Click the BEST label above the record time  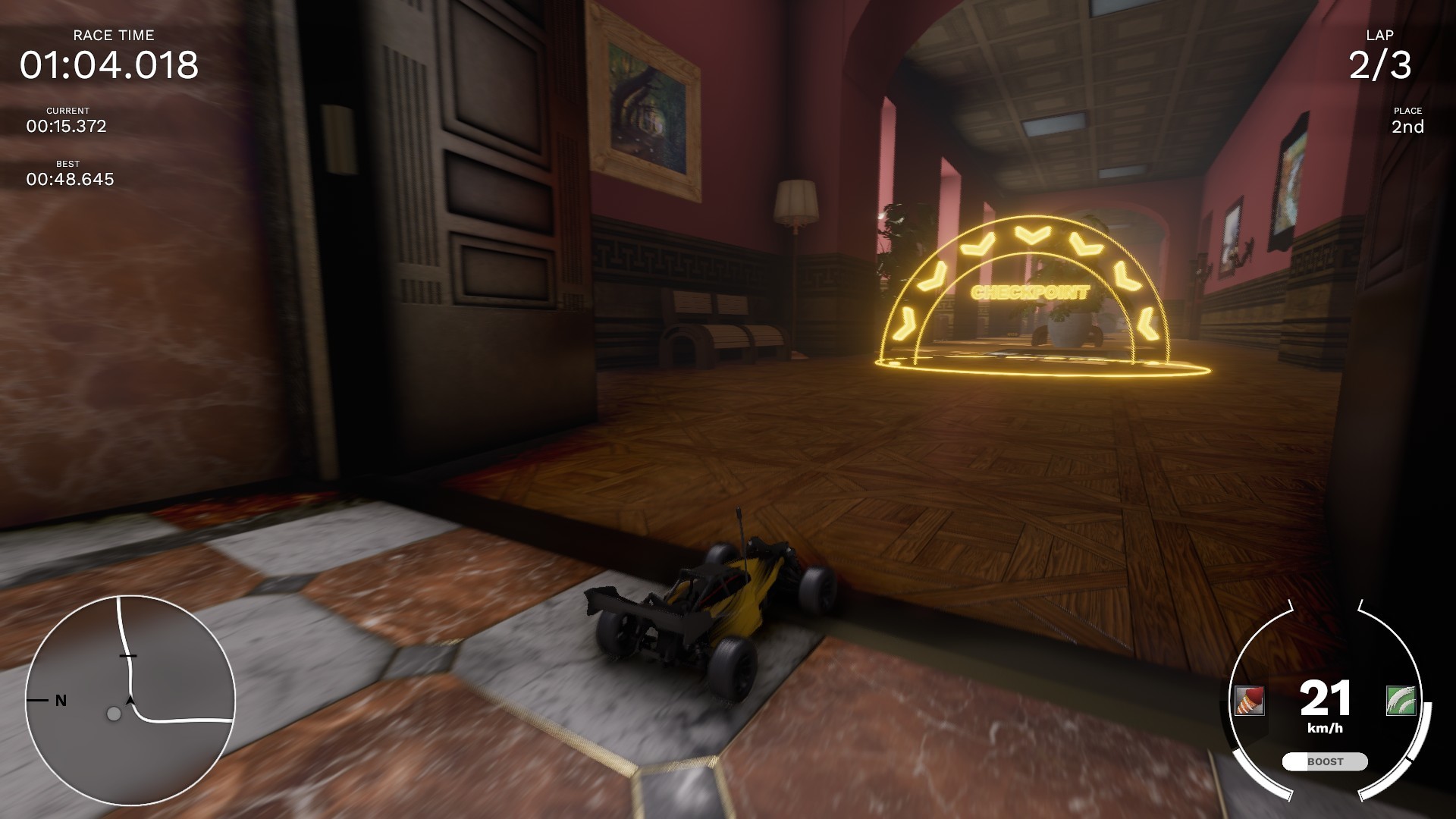67,163
